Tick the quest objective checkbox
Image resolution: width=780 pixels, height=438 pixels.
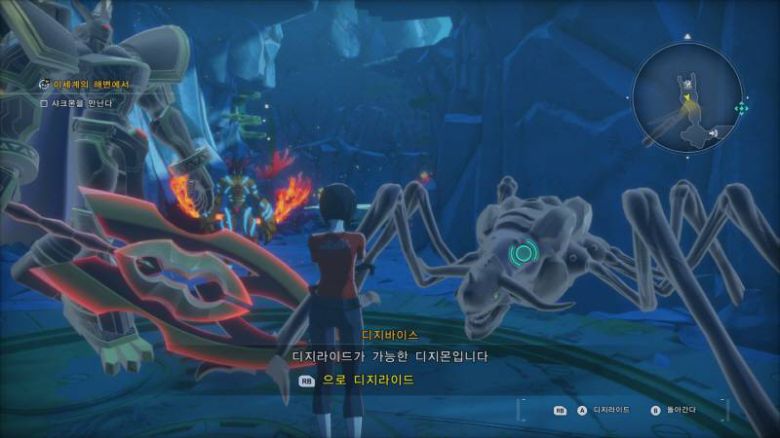[x=43, y=102]
